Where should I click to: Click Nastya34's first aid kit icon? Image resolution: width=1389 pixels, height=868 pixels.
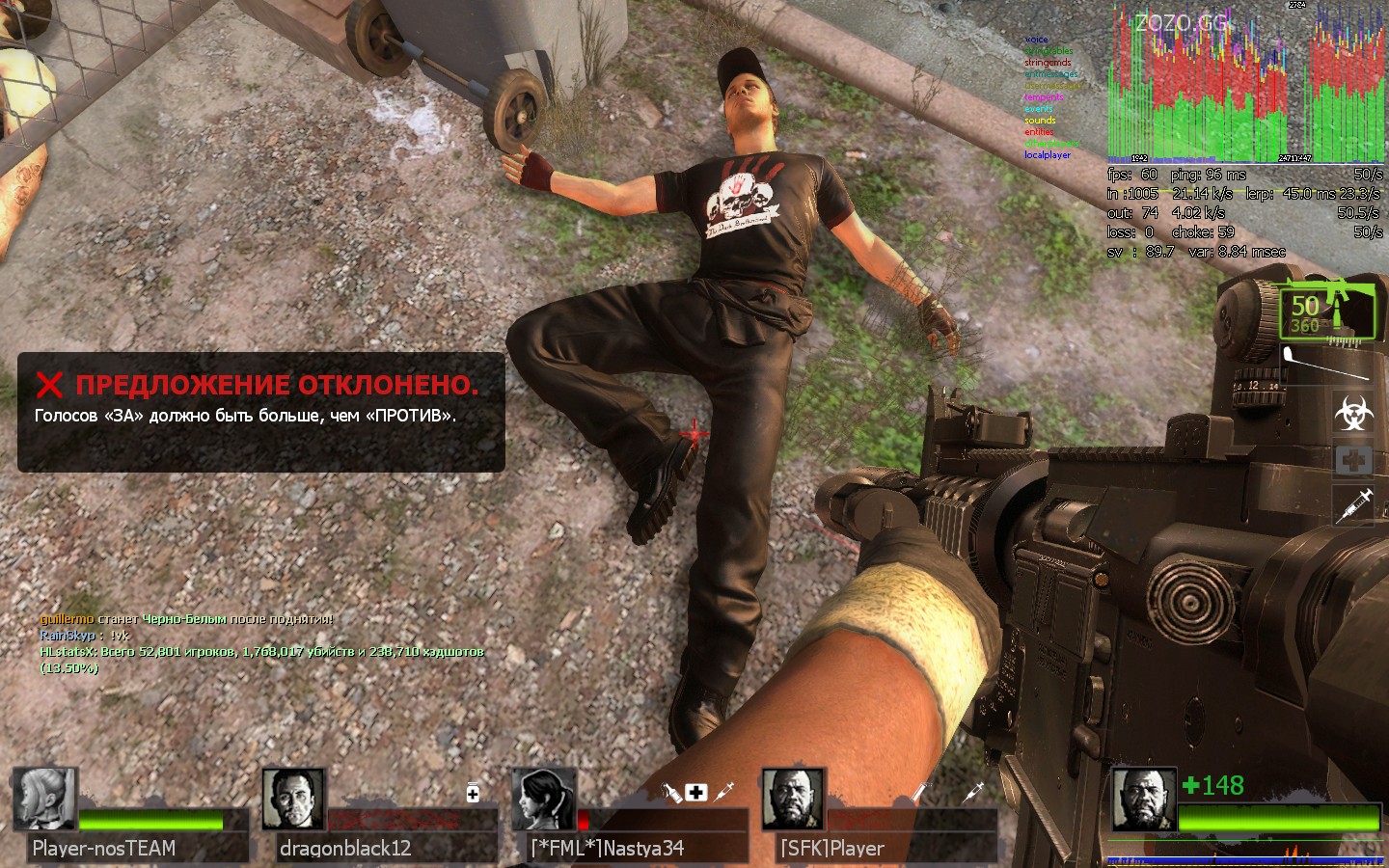click(x=696, y=793)
